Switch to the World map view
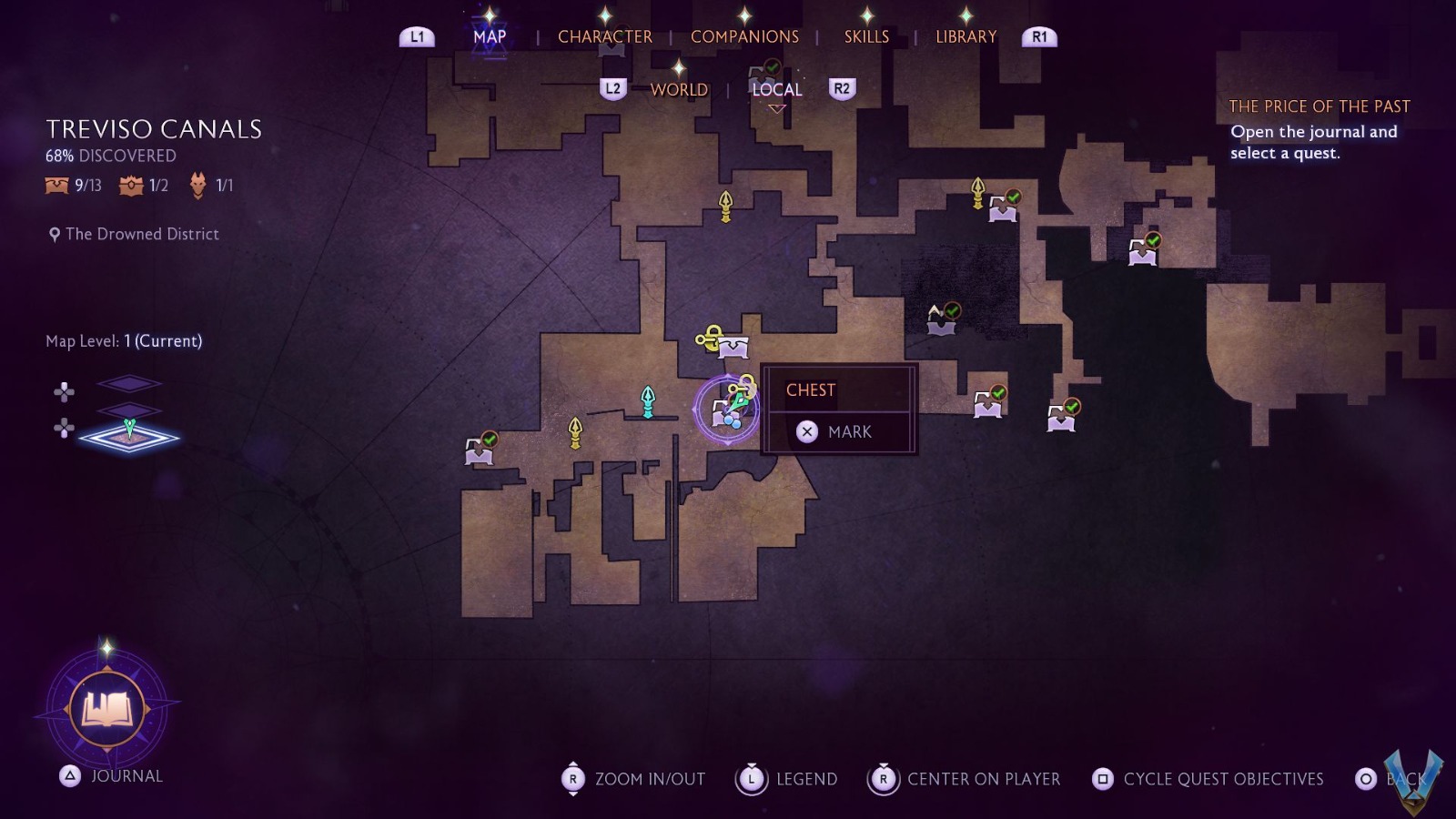 coord(679,89)
